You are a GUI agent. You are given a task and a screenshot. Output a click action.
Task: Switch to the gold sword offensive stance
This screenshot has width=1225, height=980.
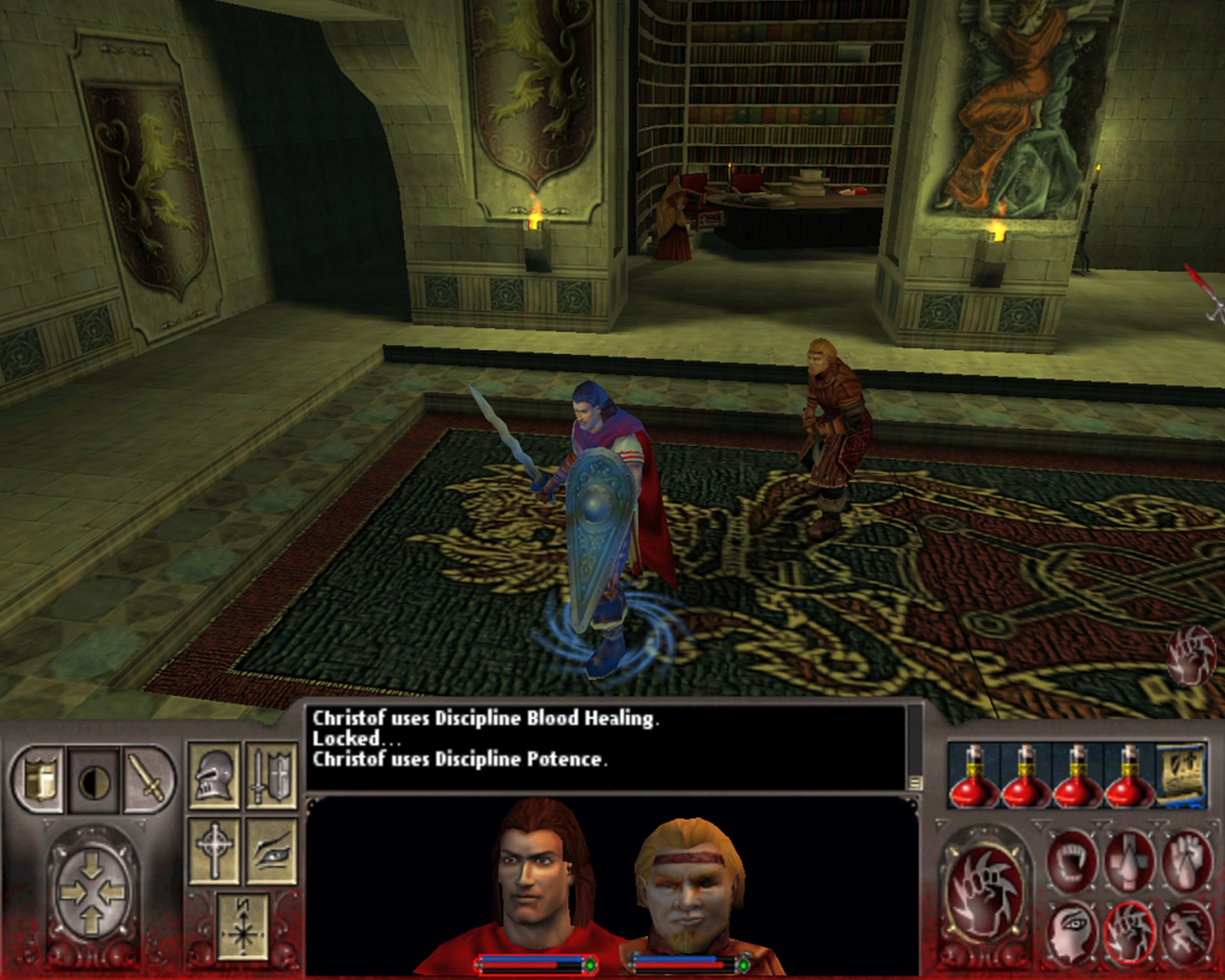148,780
